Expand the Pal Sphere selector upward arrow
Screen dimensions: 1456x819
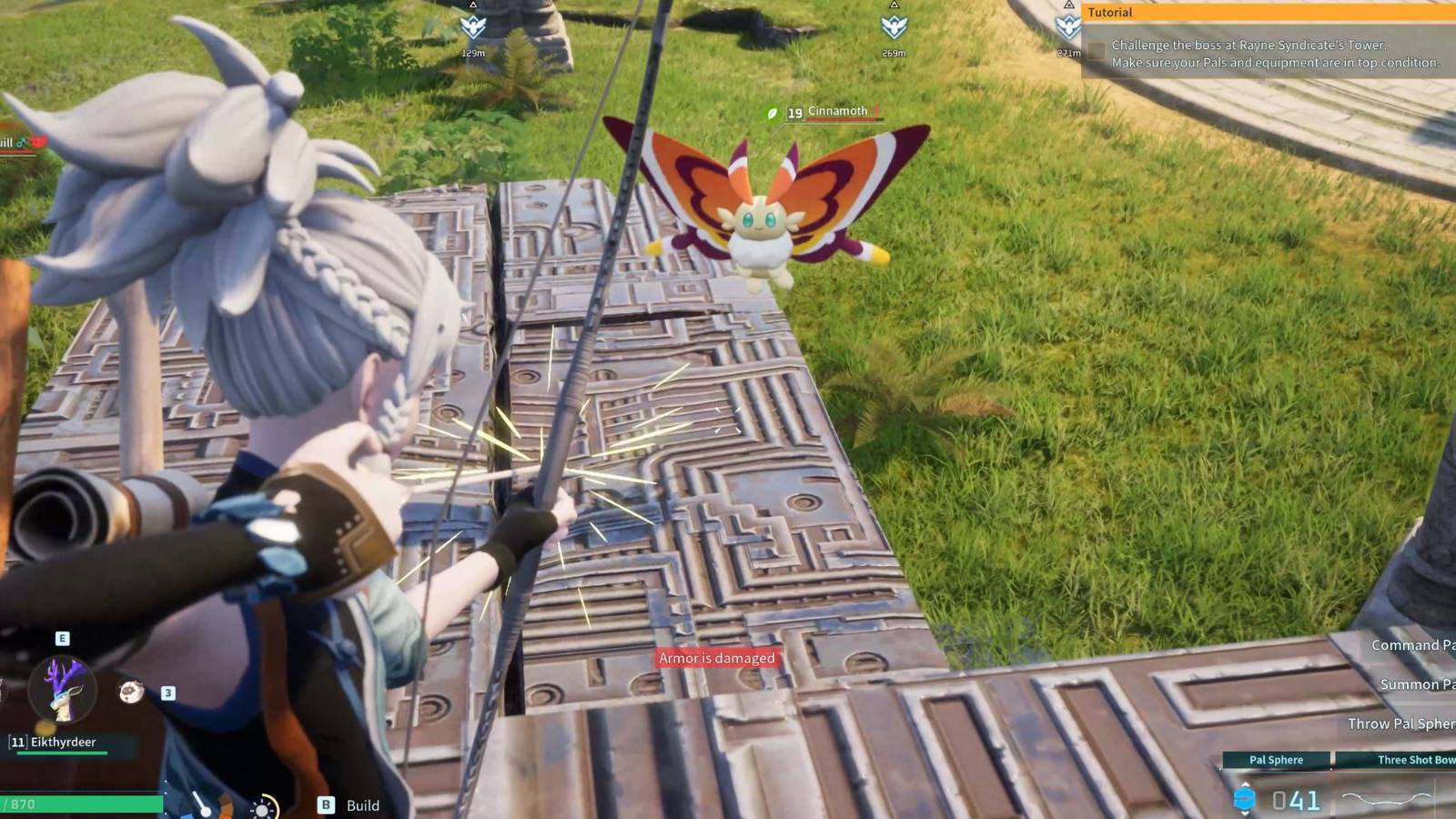[1245, 784]
